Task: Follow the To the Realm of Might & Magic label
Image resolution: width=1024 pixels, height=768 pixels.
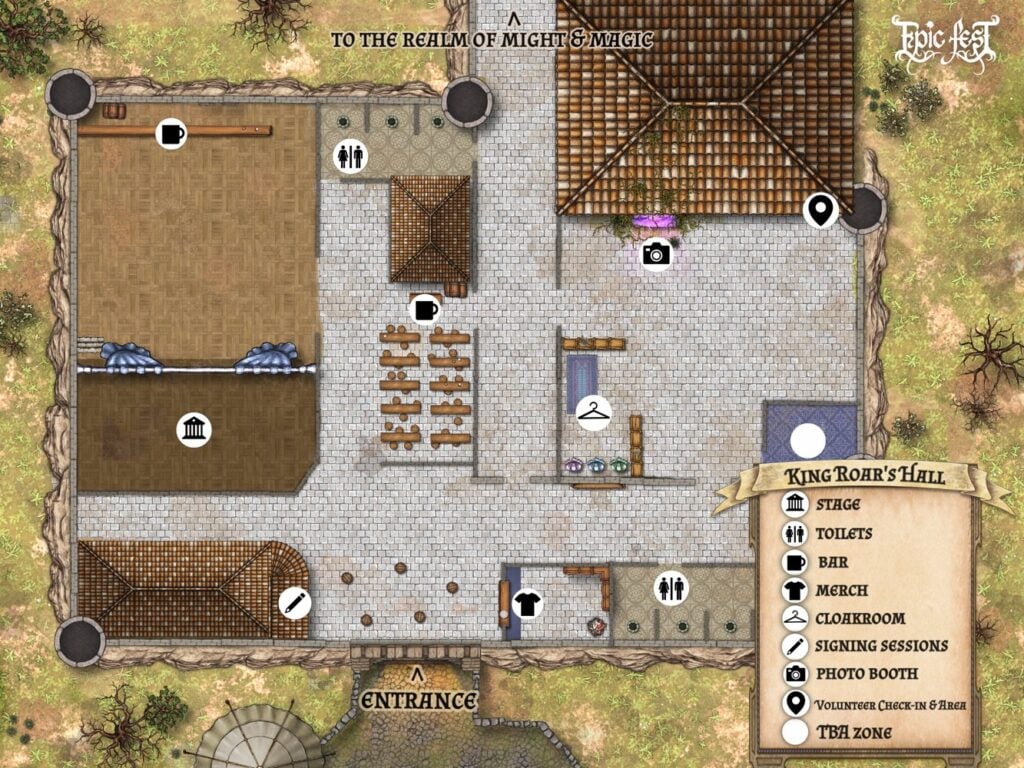Action: (492, 40)
